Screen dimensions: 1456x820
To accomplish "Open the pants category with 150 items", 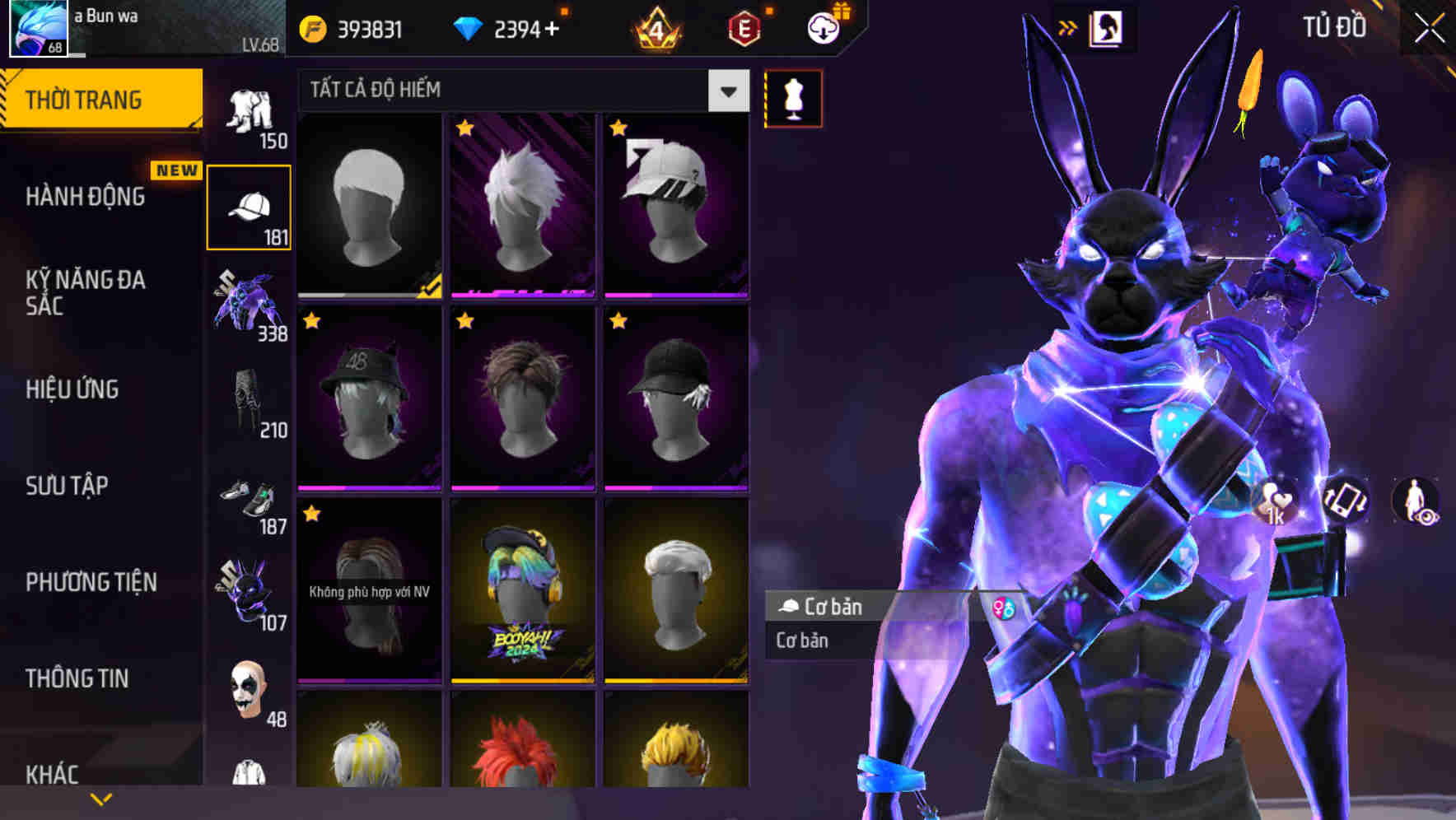I will click(249, 109).
